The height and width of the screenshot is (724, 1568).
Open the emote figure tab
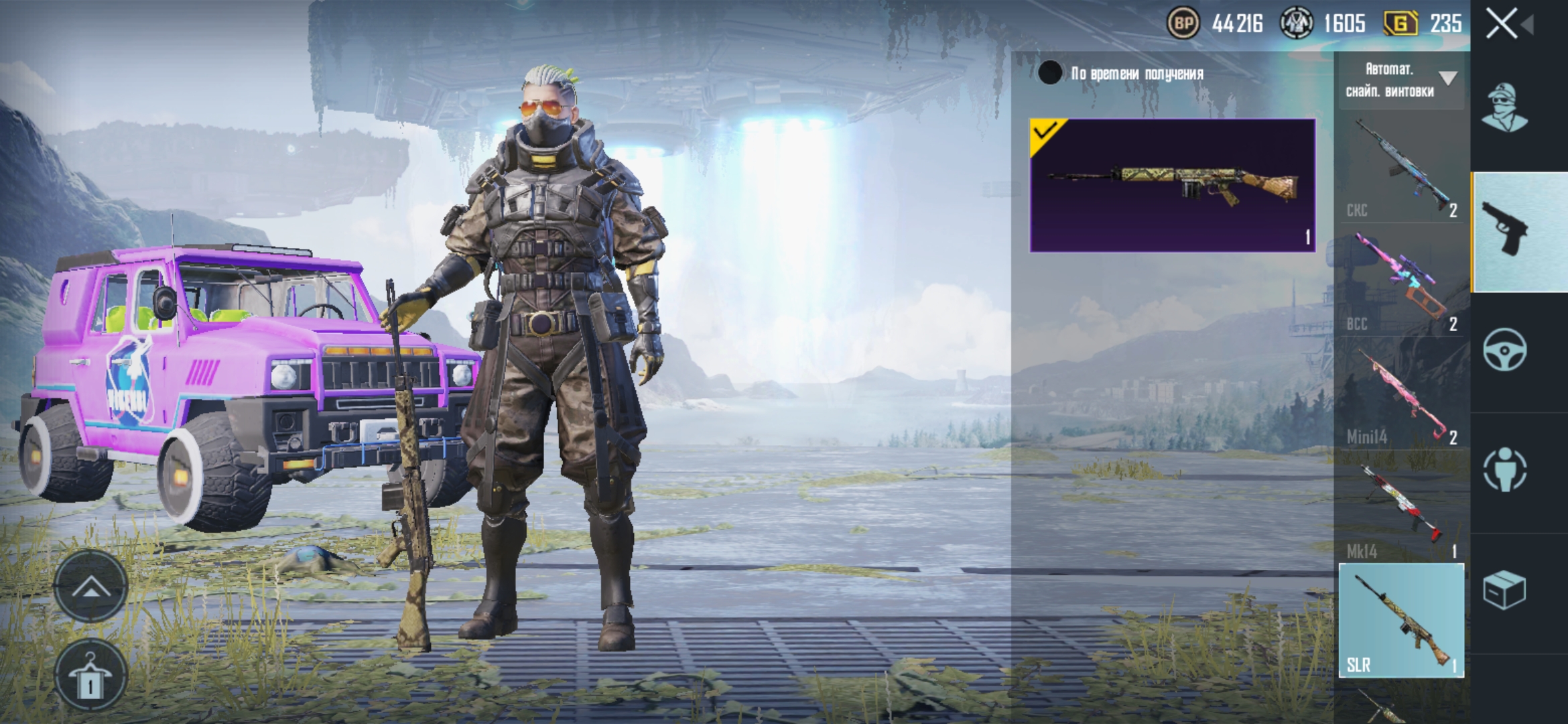tap(1505, 469)
